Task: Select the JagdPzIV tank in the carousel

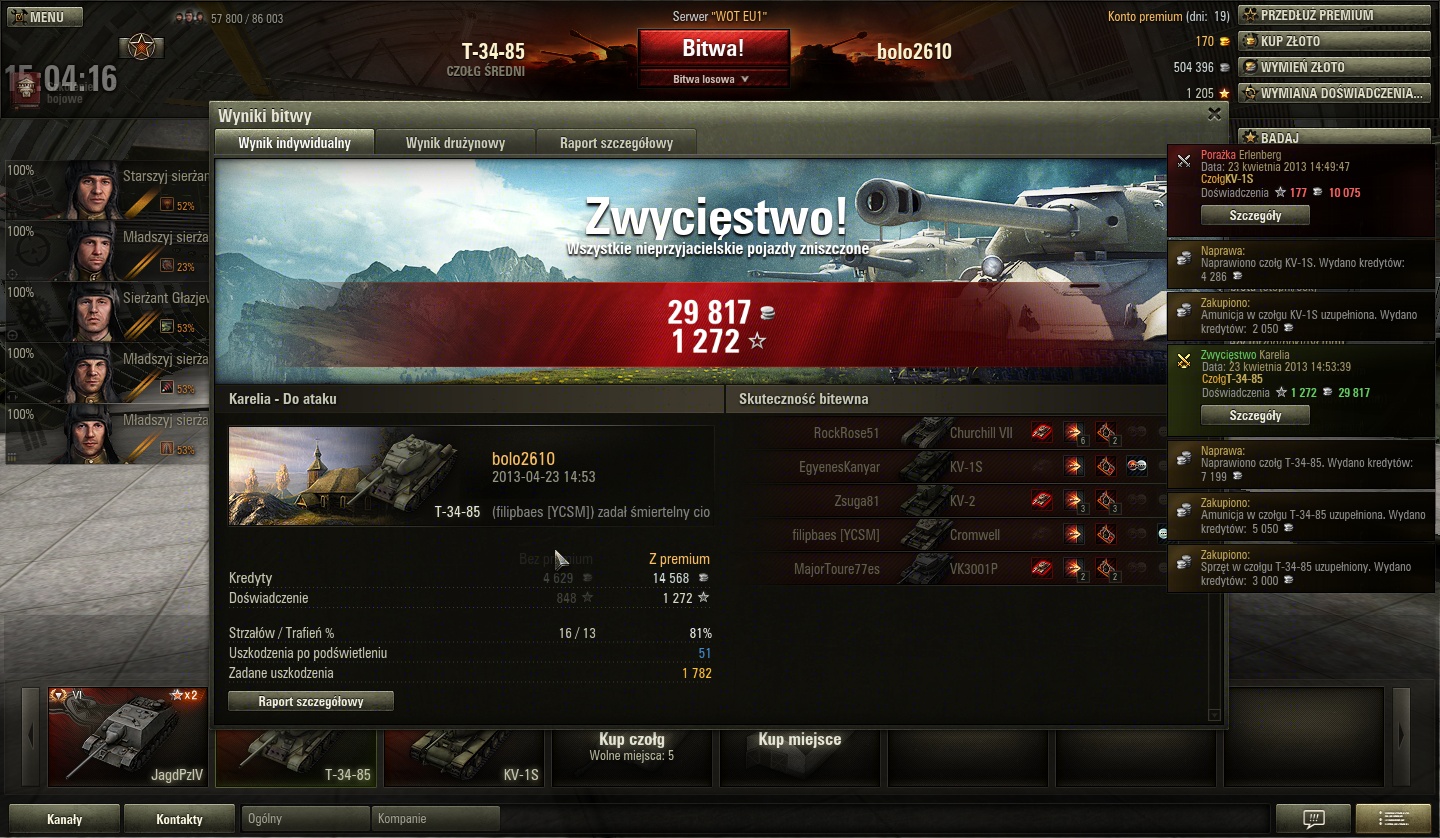Action: click(x=127, y=737)
